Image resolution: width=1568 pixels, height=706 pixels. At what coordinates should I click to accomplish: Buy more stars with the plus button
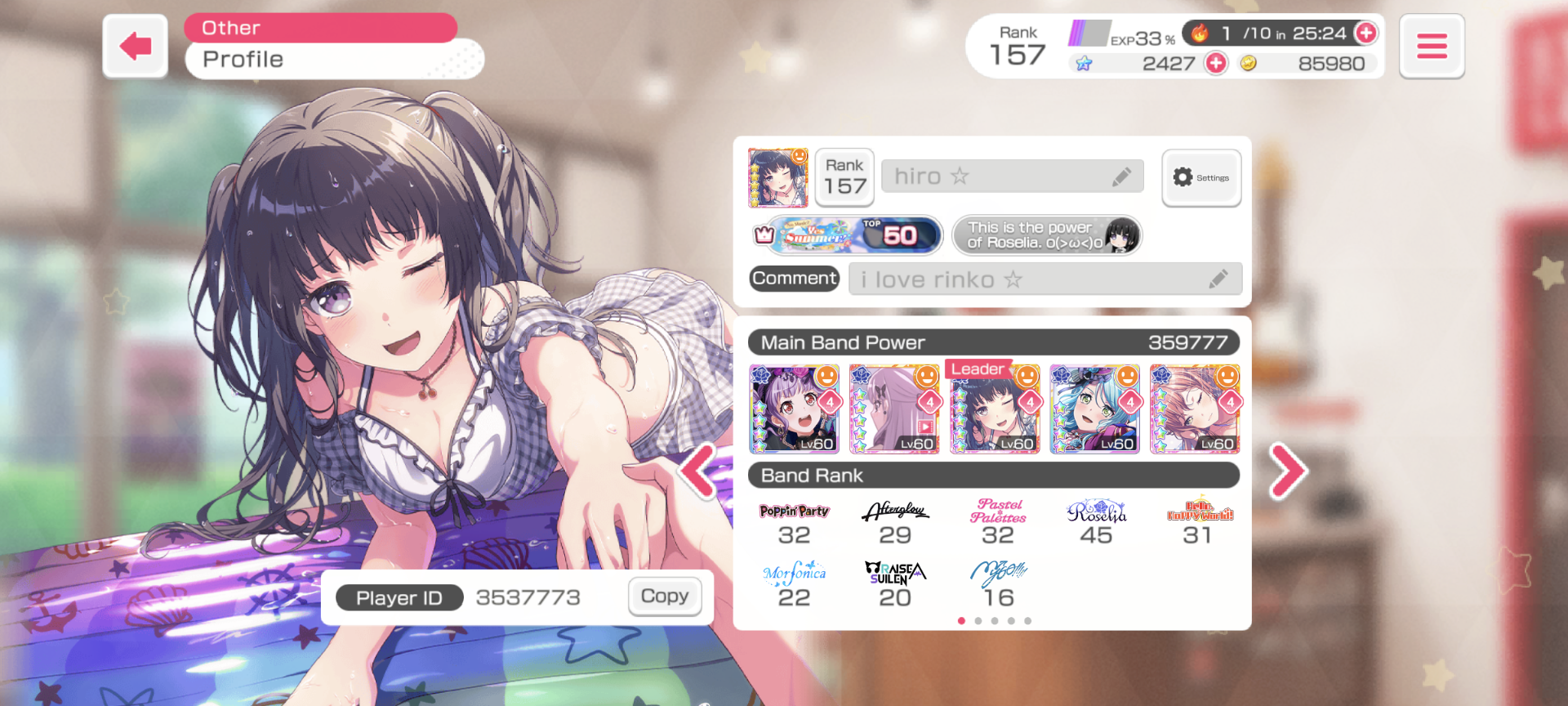(1216, 63)
